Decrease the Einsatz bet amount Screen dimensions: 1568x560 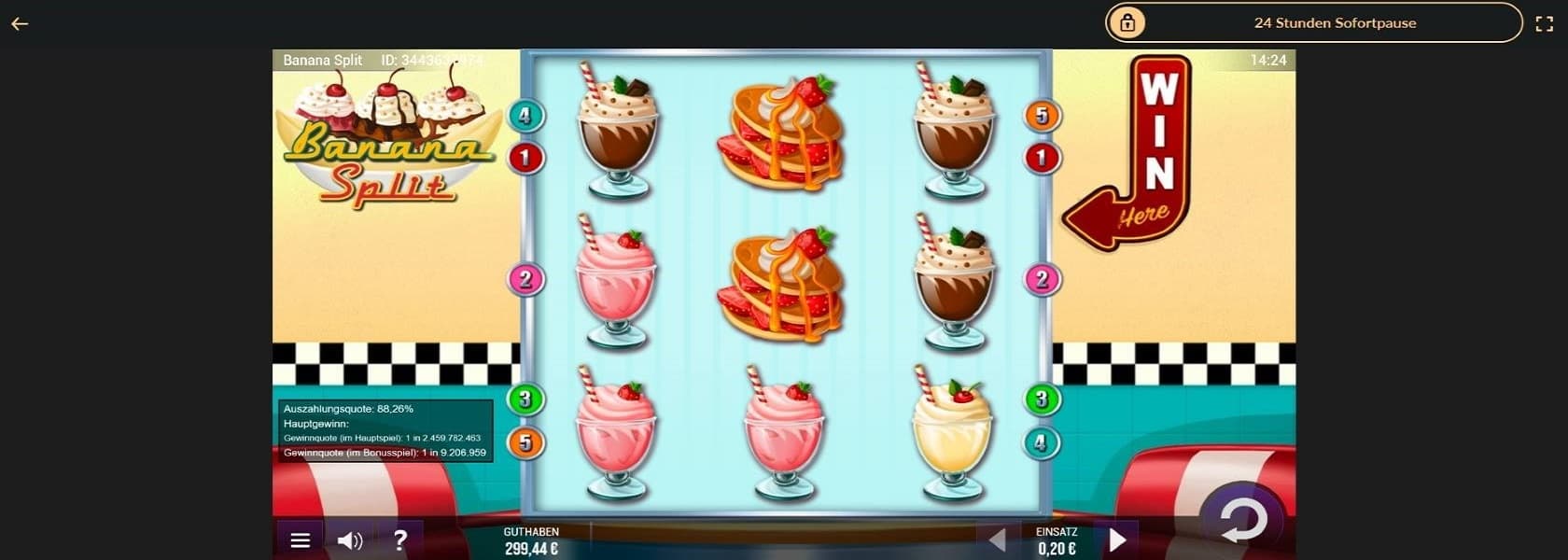[x=997, y=539]
